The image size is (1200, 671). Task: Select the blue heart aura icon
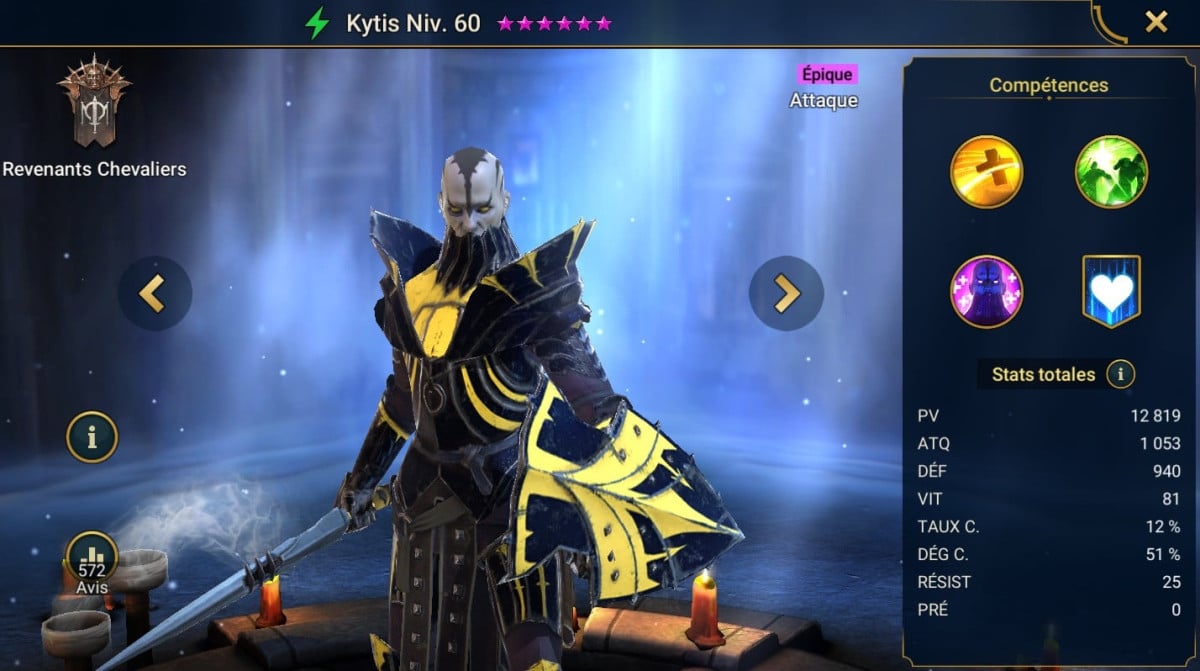(x=1111, y=292)
